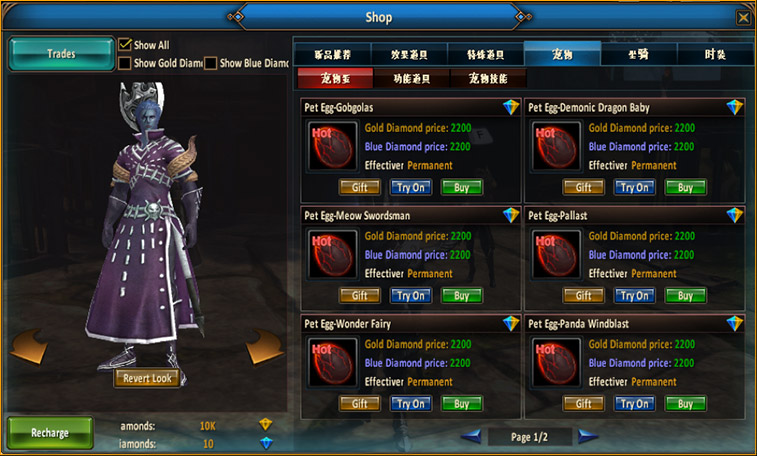Go to the next shop page
Image resolution: width=757 pixels, height=456 pixels.
pyautogui.click(x=589, y=436)
